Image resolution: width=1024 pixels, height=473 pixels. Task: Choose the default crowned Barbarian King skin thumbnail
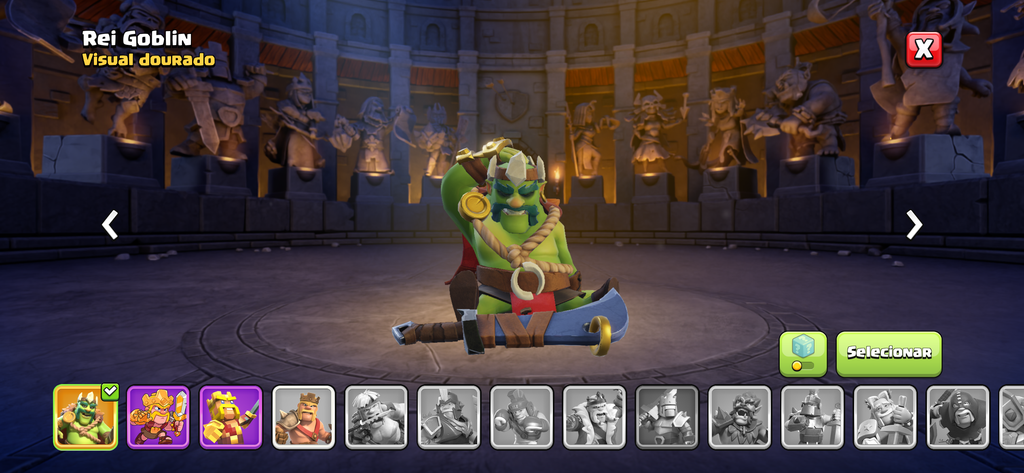[303, 416]
